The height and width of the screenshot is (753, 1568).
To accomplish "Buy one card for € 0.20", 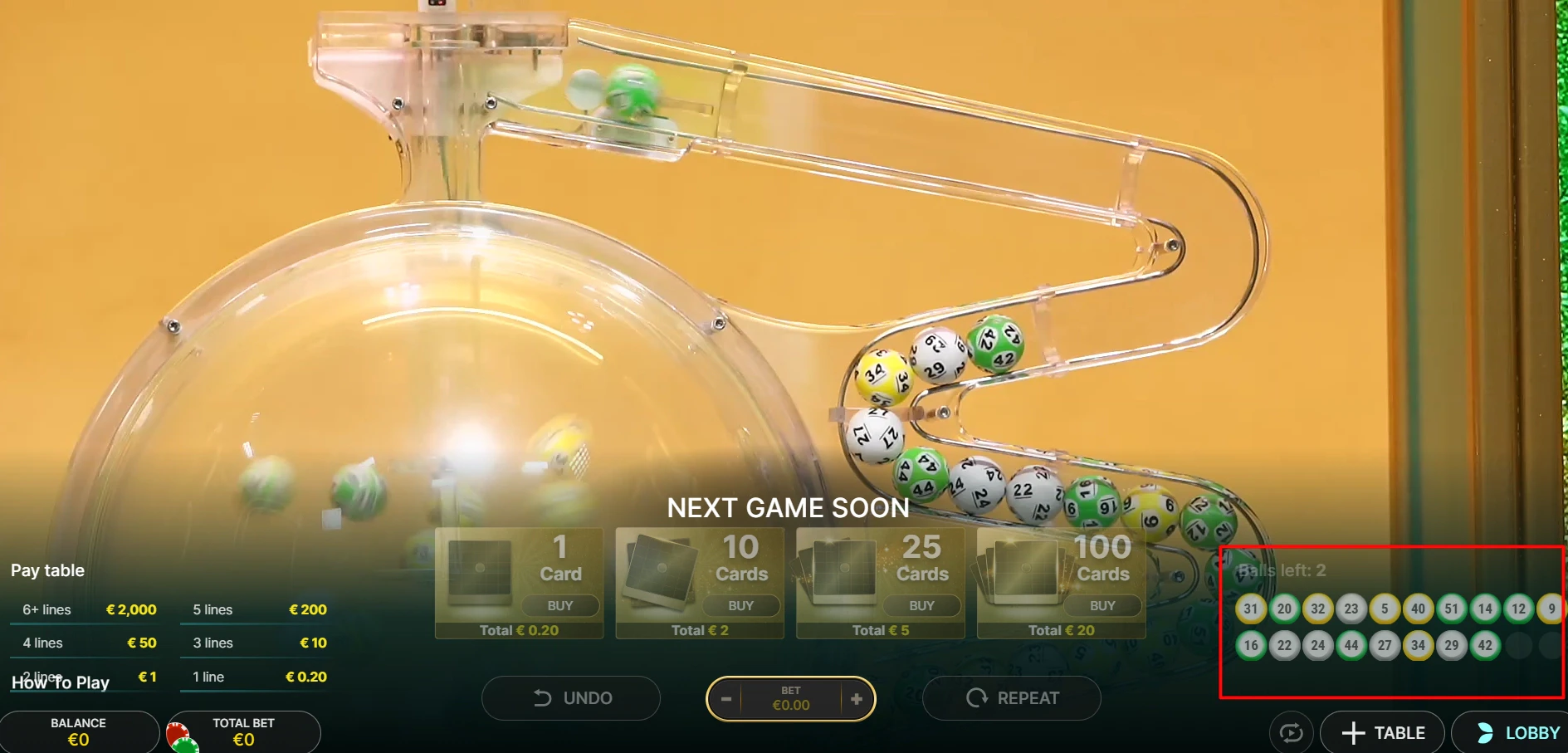I will (560, 605).
